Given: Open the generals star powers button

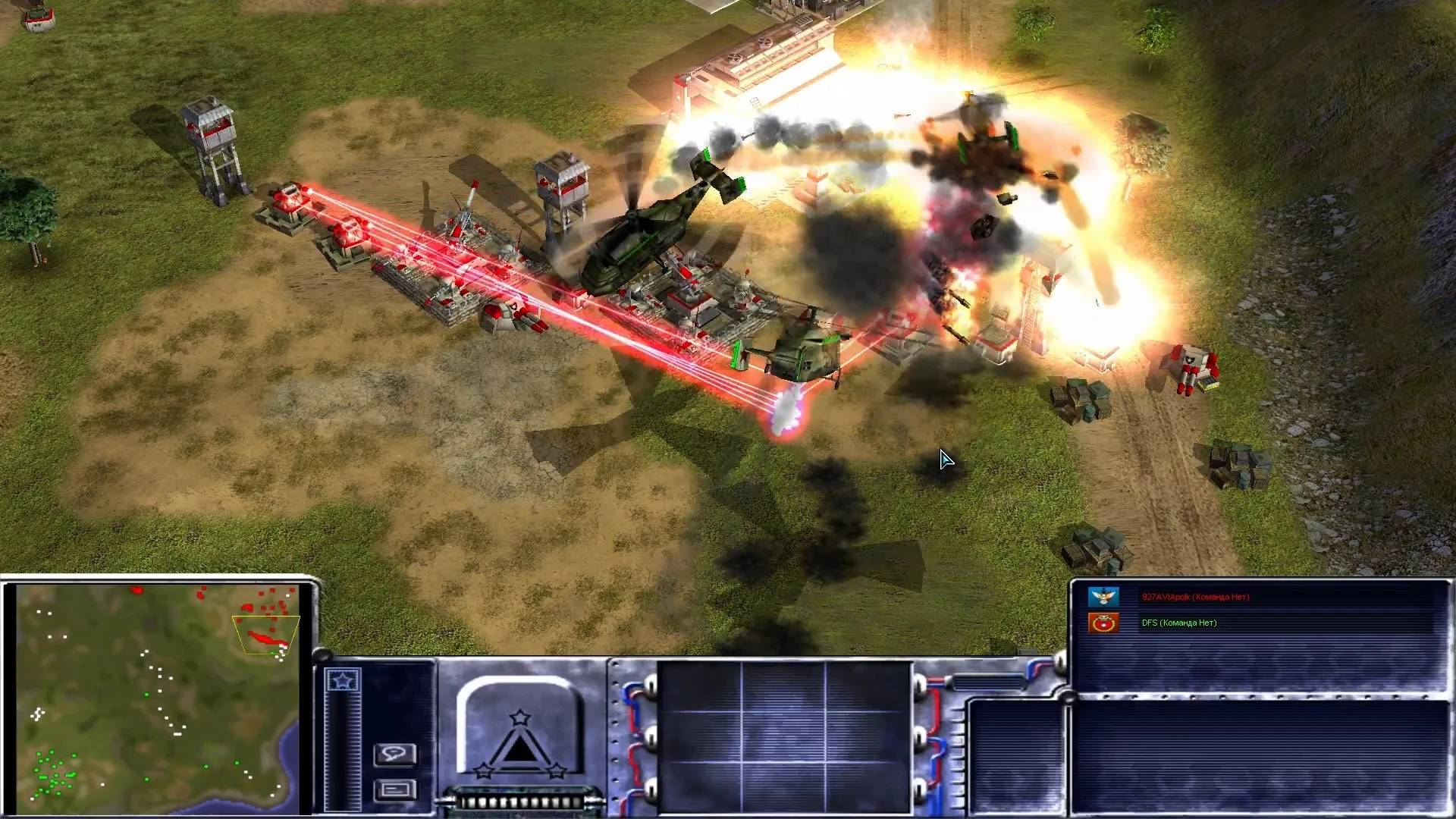Looking at the screenshot, I should tap(343, 680).
